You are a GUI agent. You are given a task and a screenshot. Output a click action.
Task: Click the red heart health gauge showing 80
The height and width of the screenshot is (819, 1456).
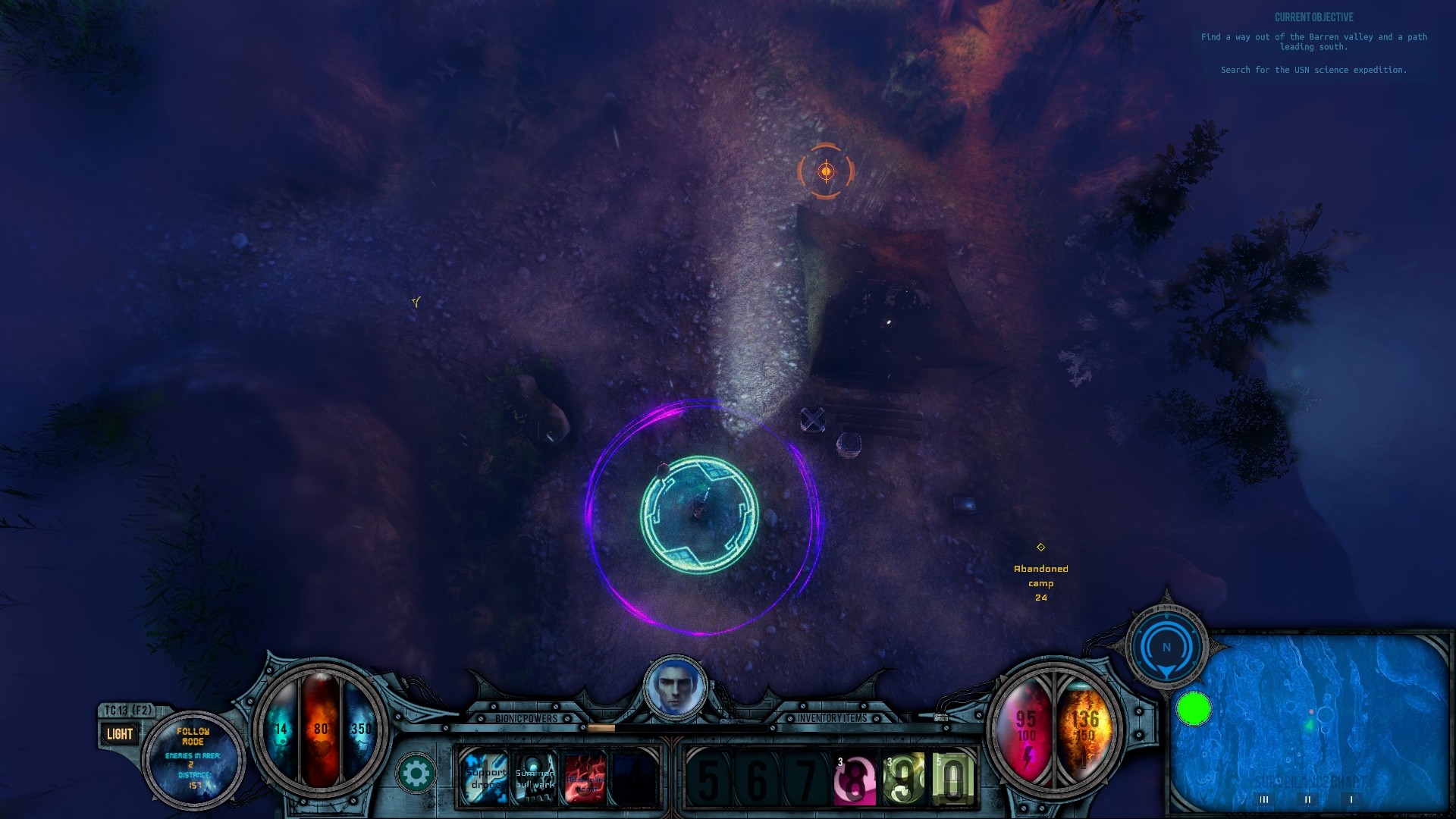320,726
